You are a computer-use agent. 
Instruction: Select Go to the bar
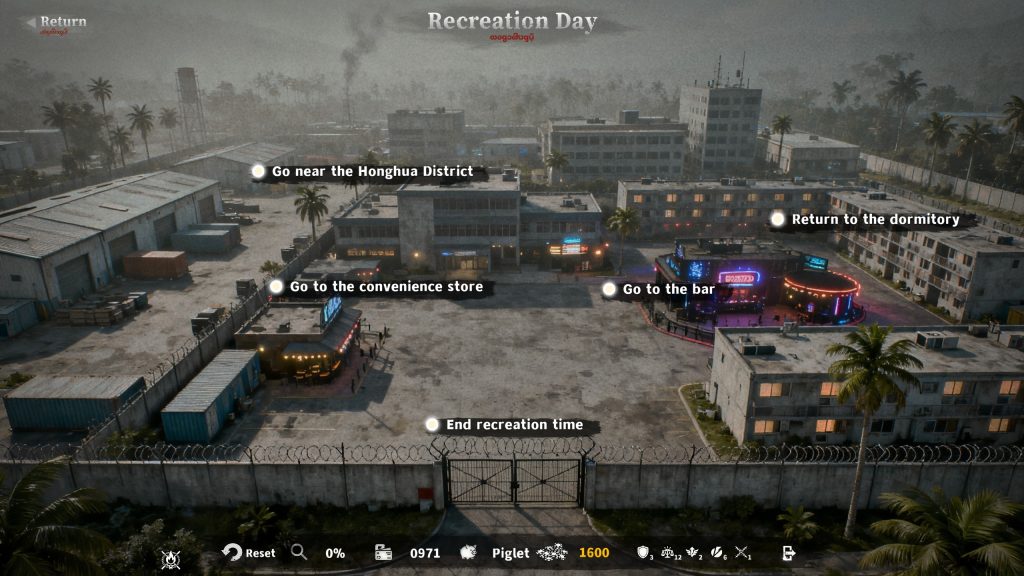click(656, 289)
